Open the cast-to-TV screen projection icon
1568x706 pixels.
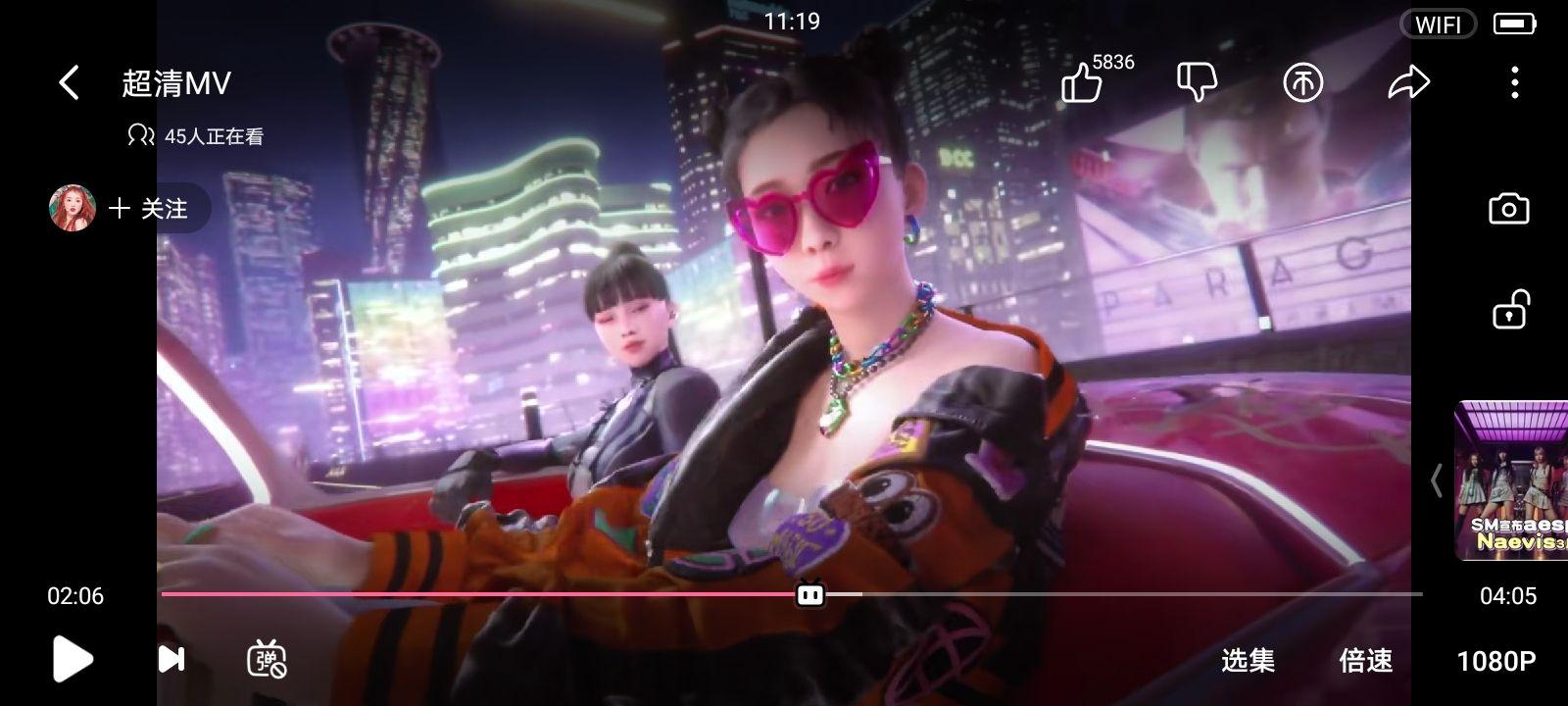pos(1303,82)
